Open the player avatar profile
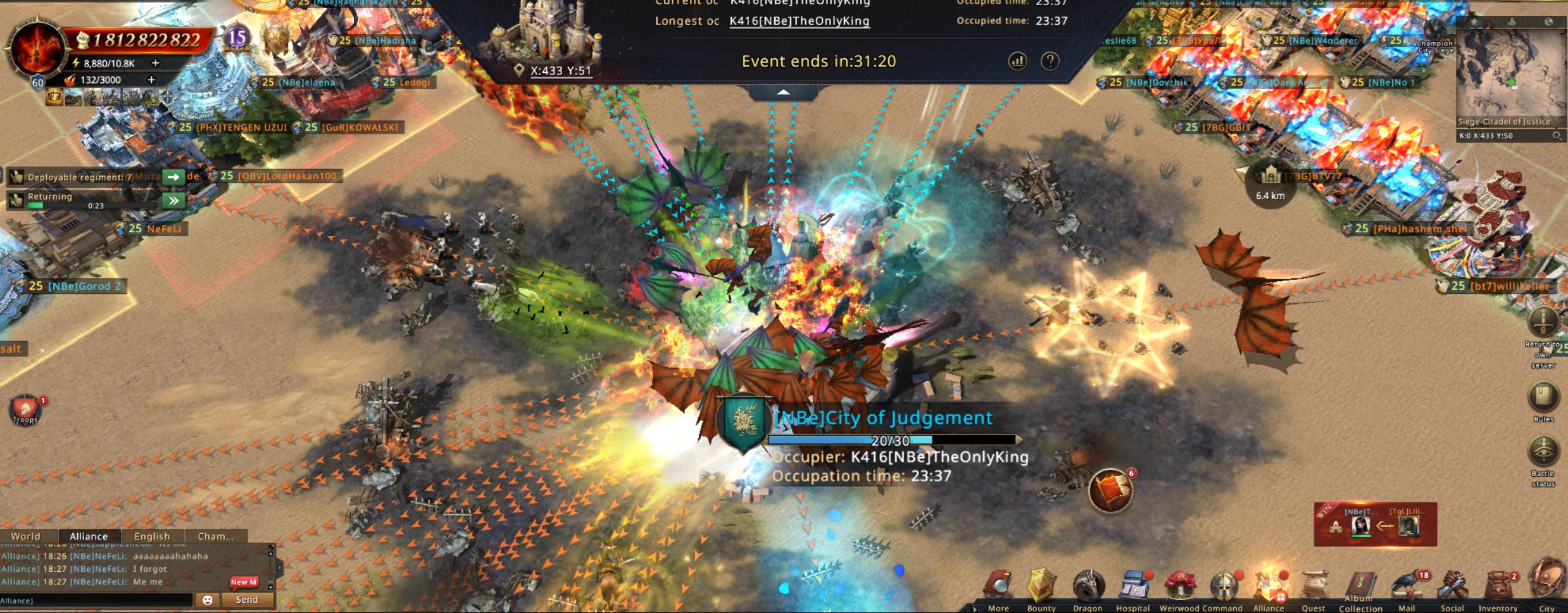1568x613 pixels. pos(35,51)
